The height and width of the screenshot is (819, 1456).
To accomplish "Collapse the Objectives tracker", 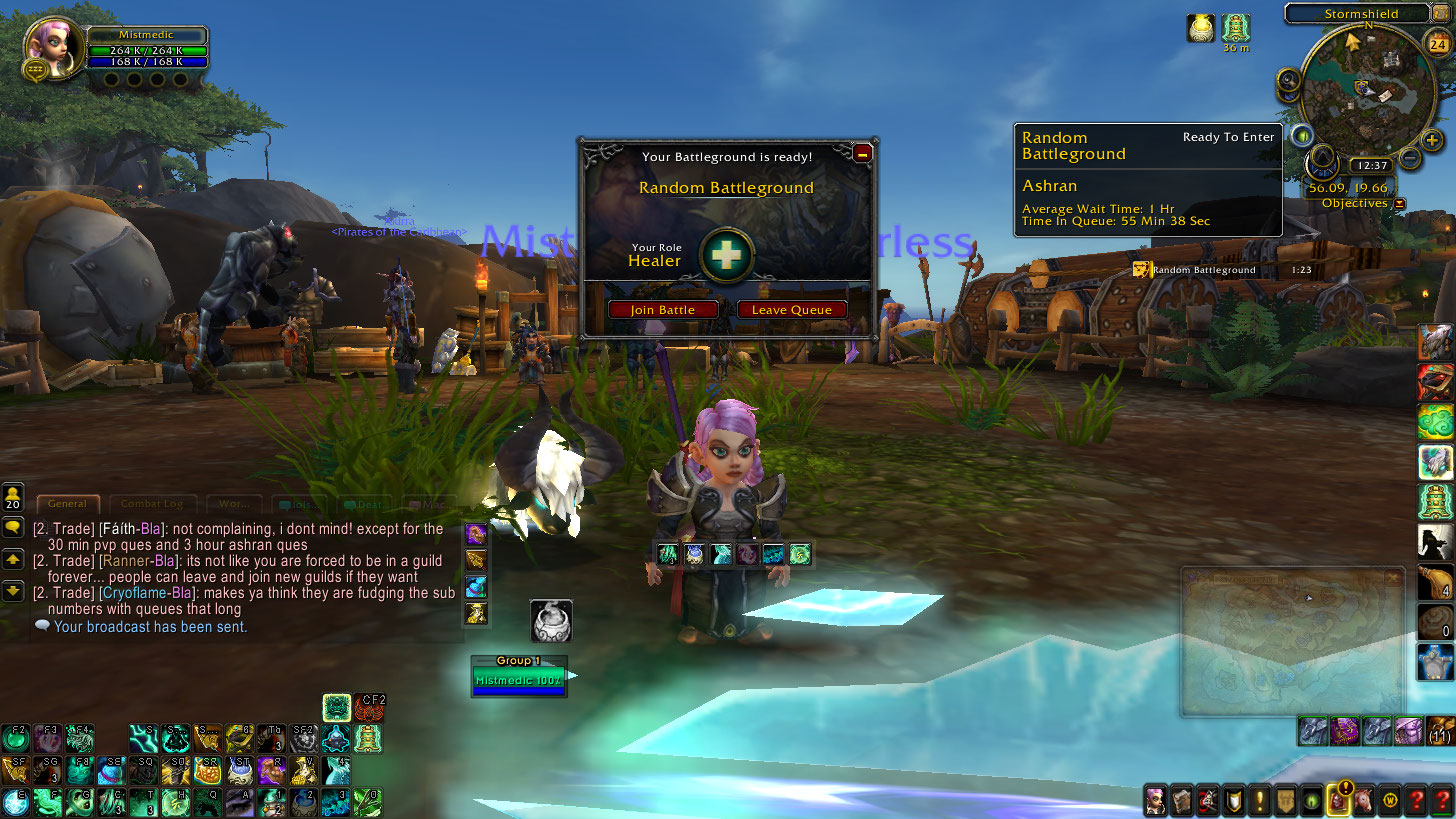I will 1399,204.
